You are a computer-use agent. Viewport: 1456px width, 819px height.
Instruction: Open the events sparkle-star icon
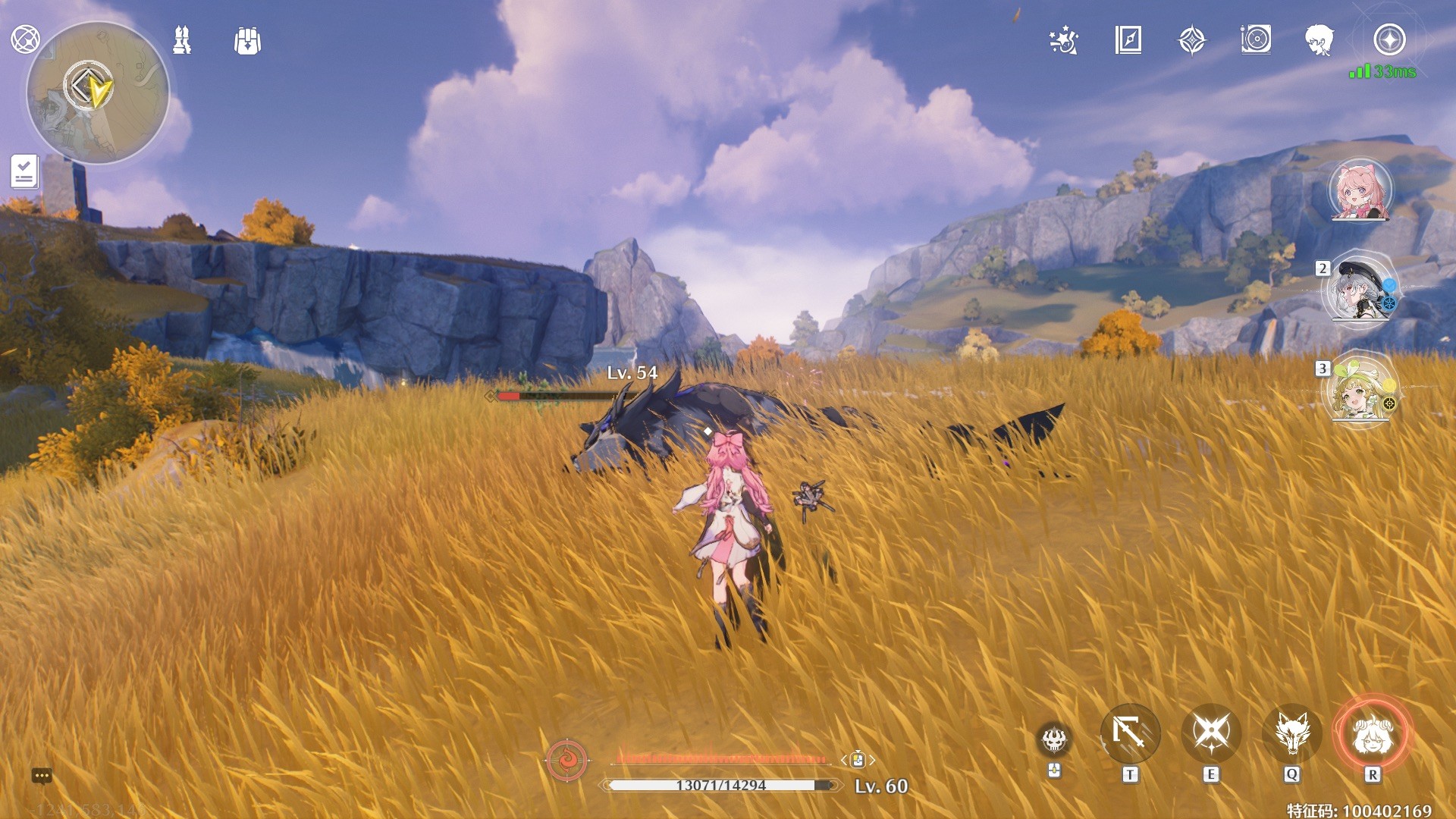[x=1064, y=40]
